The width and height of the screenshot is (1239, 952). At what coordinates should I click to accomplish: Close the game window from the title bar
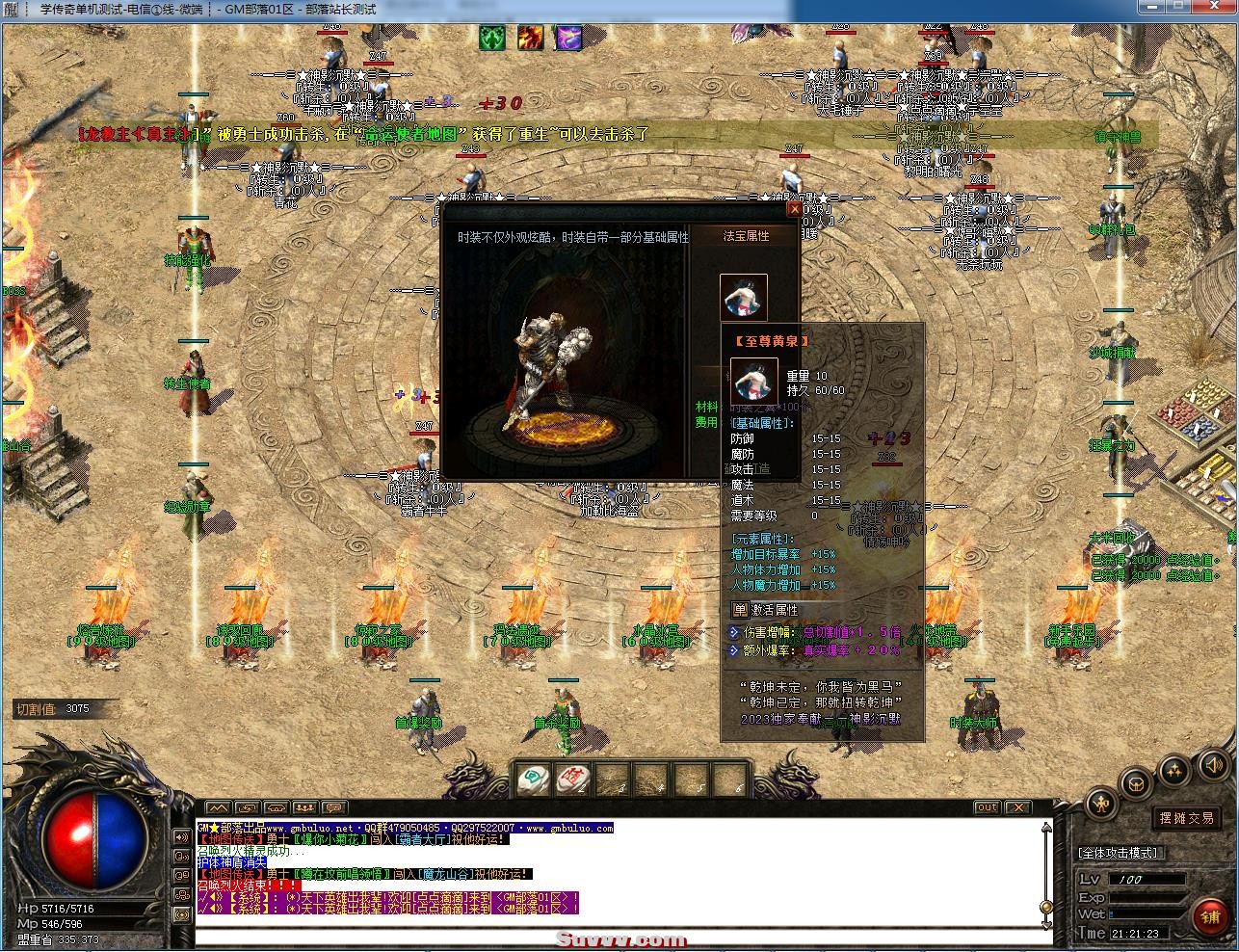point(1212,8)
